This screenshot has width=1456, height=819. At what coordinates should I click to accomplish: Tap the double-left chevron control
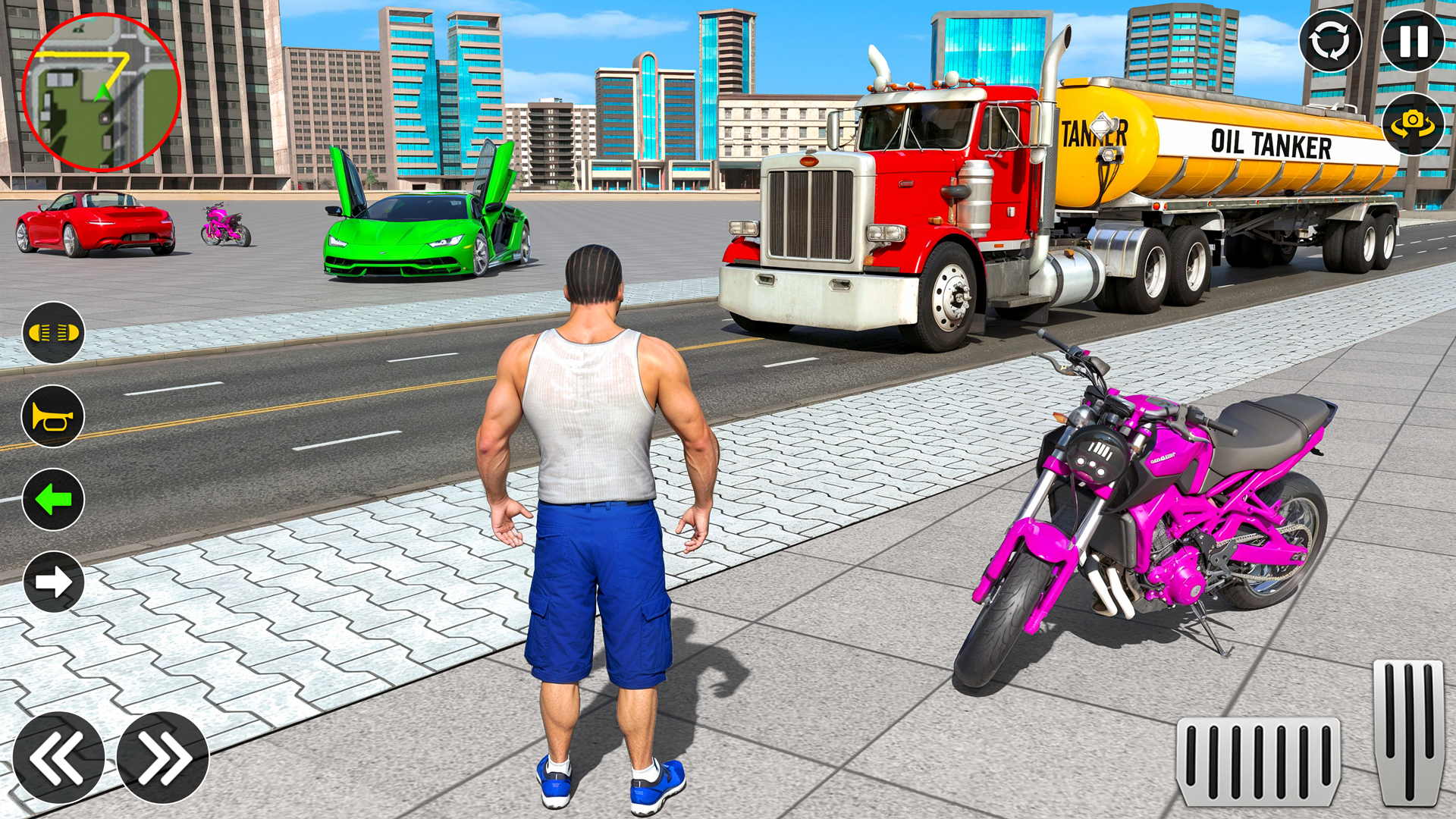pyautogui.click(x=57, y=758)
